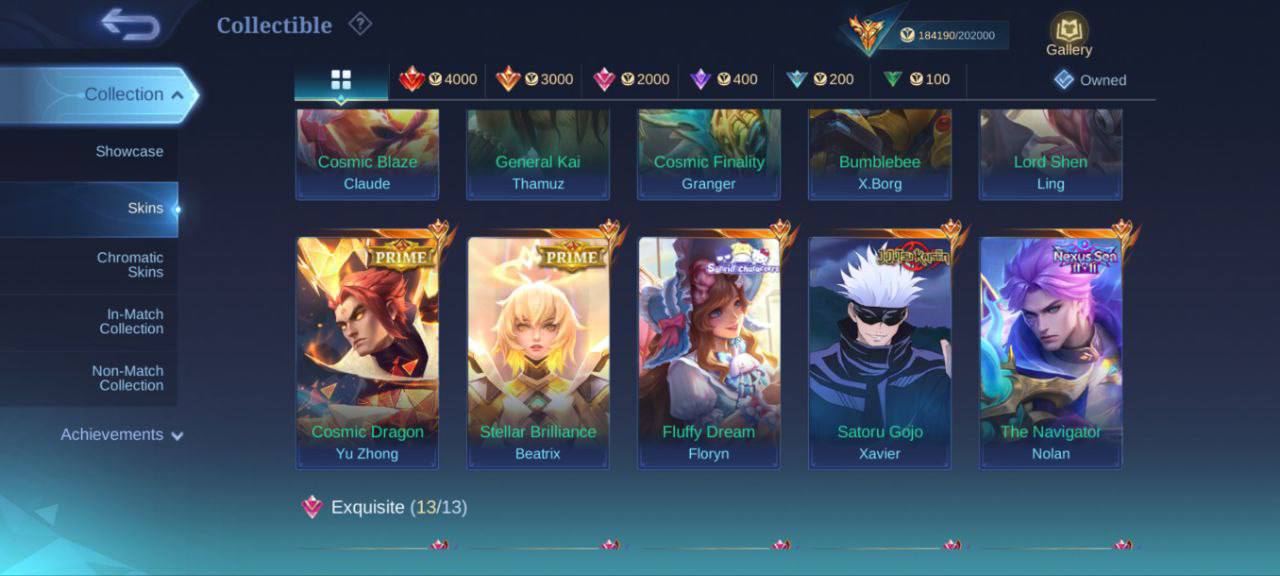The height and width of the screenshot is (576, 1280).
Task: Select the Cosmic Dragon Yu Zhong skin
Action: click(367, 352)
